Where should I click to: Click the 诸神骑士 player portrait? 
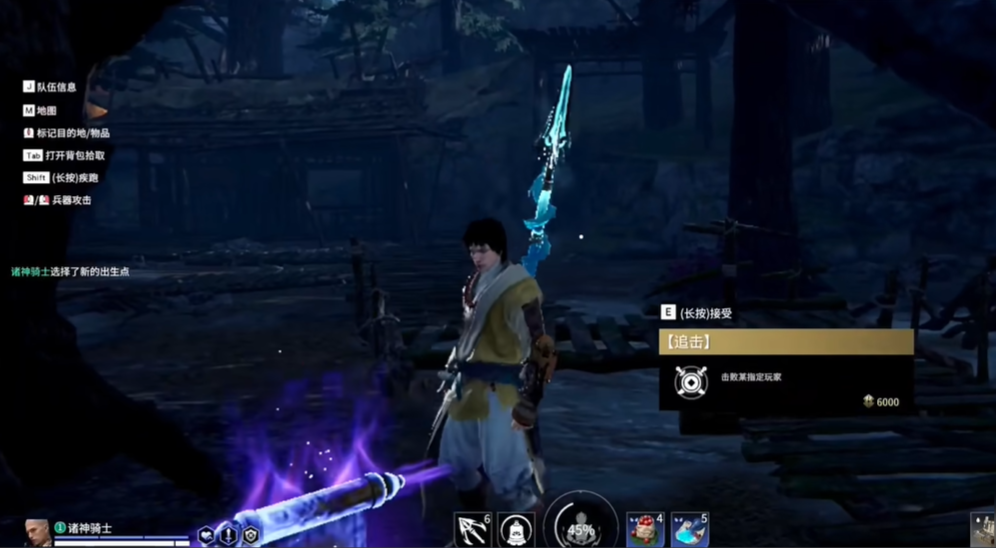(x=37, y=532)
